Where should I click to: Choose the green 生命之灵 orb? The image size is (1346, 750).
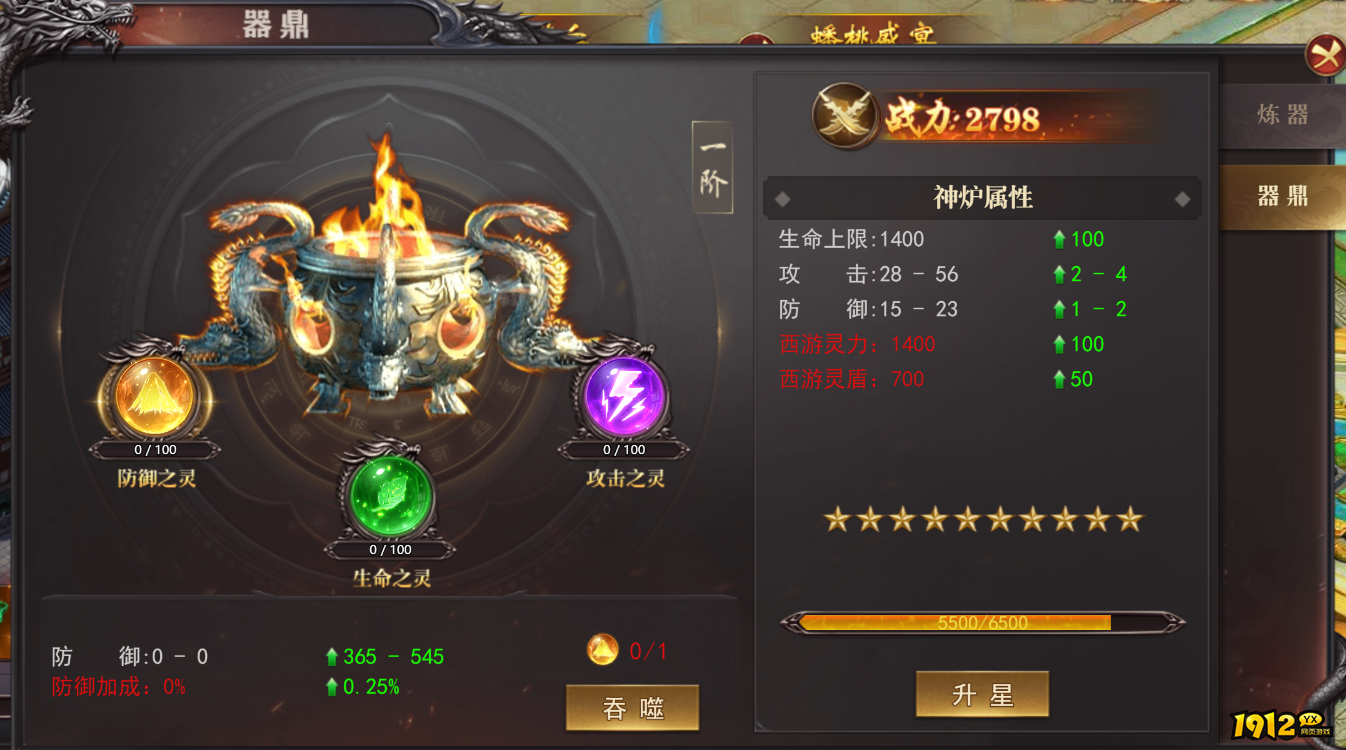tap(390, 496)
